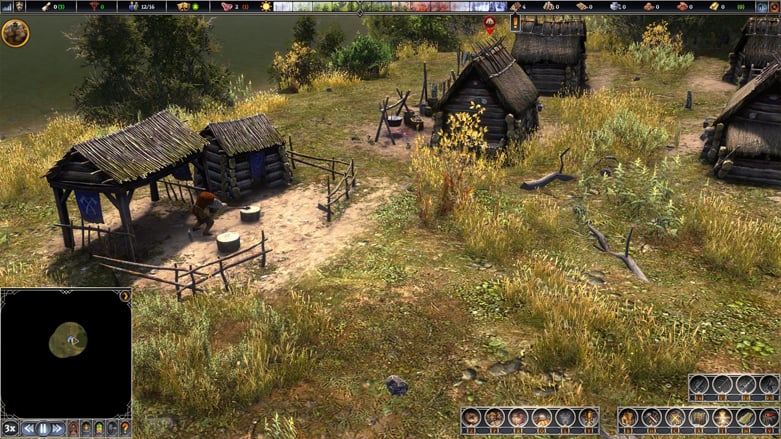Click the 3x game speed indicator
The width and height of the screenshot is (781, 439).
[x=9, y=428]
